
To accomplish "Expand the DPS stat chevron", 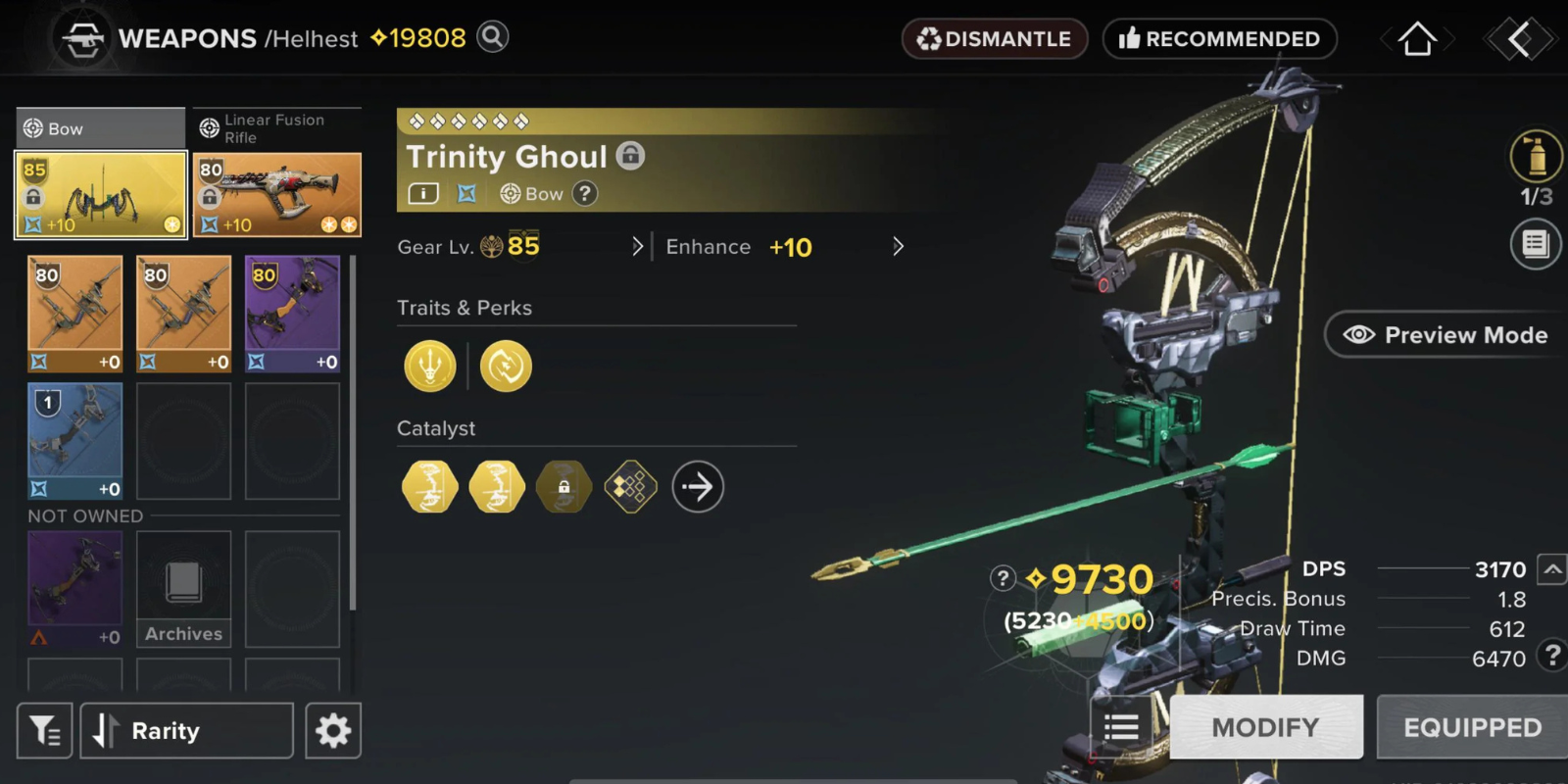I will click(1549, 568).
